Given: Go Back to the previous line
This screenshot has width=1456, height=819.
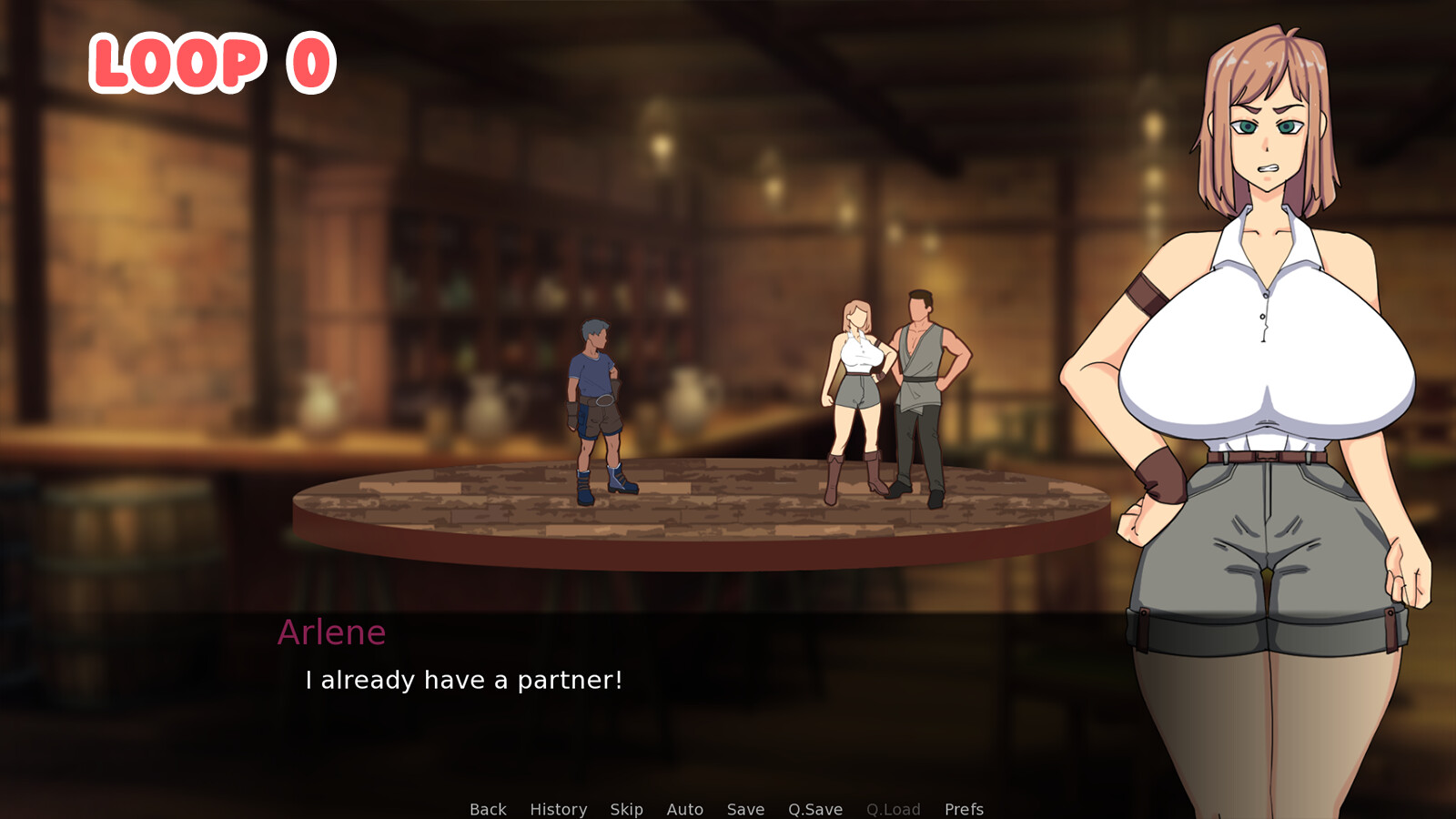Looking at the screenshot, I should point(488,809).
